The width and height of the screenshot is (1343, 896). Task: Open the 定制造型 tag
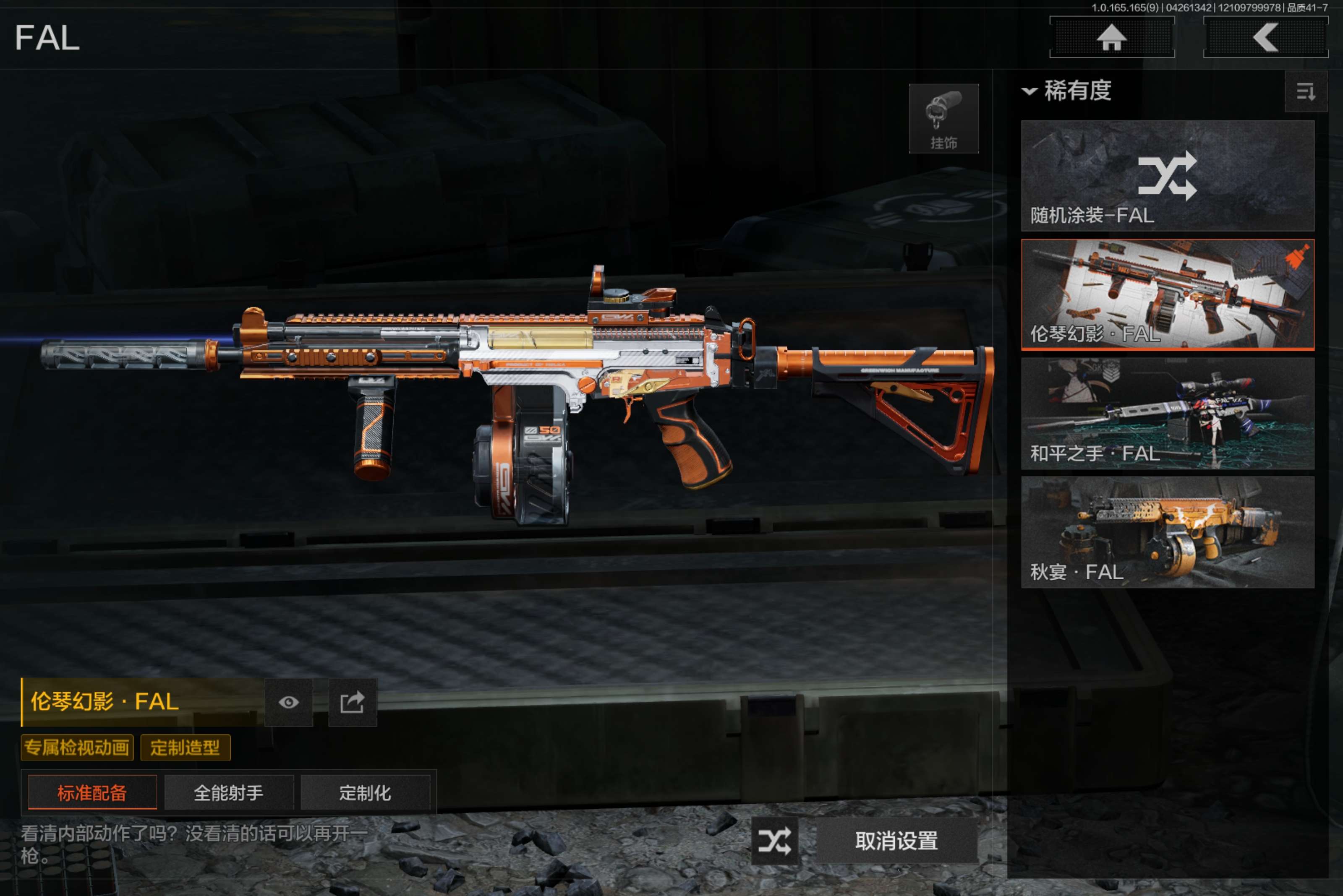[185, 748]
